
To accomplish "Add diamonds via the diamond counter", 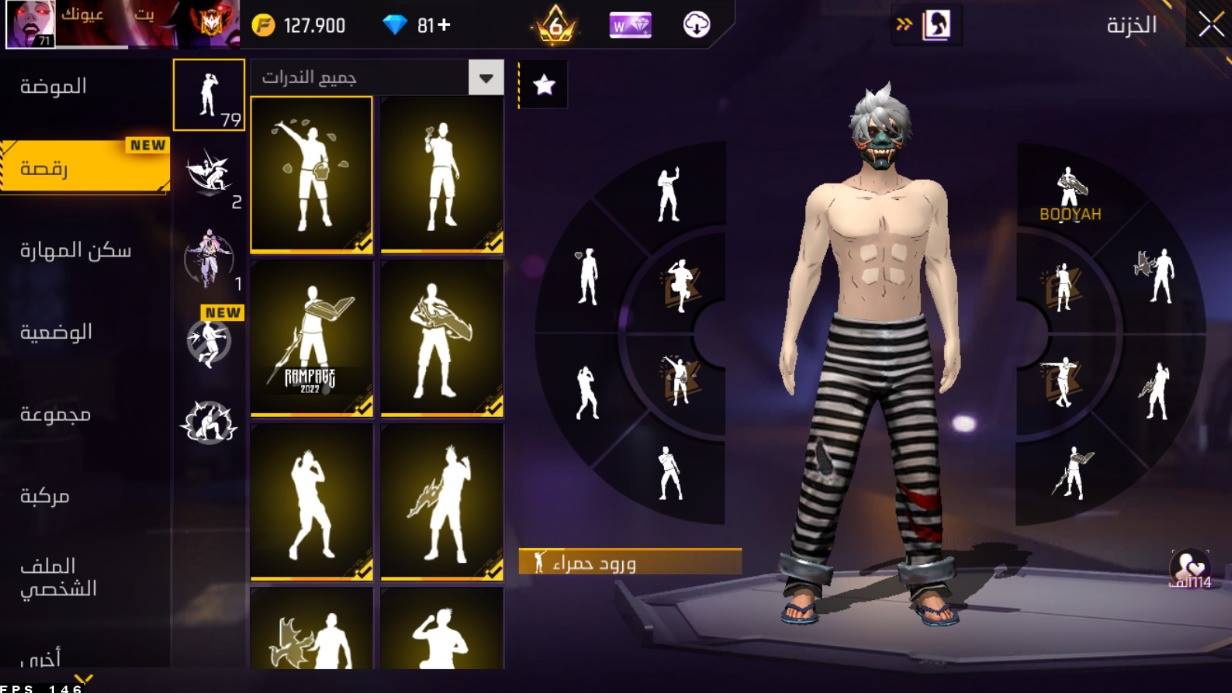I will (x=418, y=25).
